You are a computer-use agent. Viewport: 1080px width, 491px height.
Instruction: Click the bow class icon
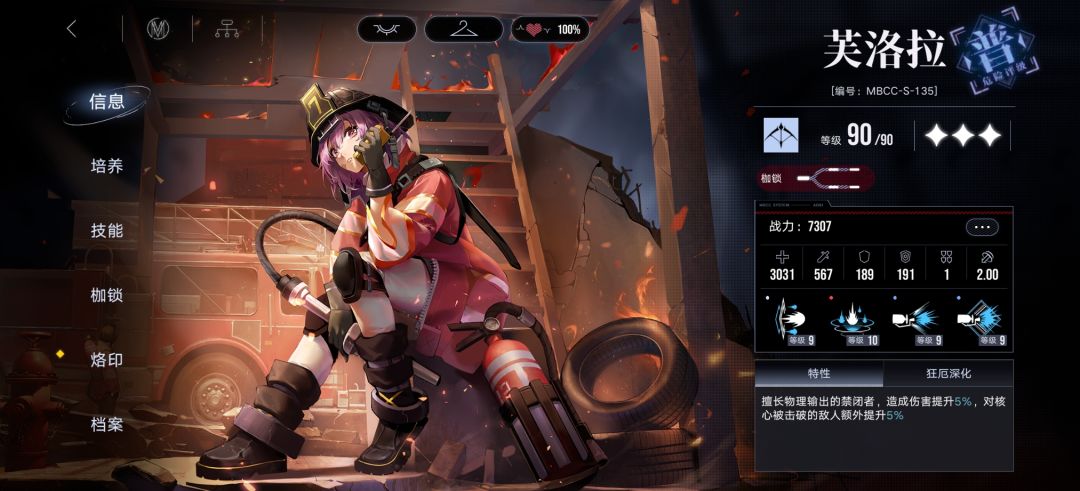coord(781,135)
